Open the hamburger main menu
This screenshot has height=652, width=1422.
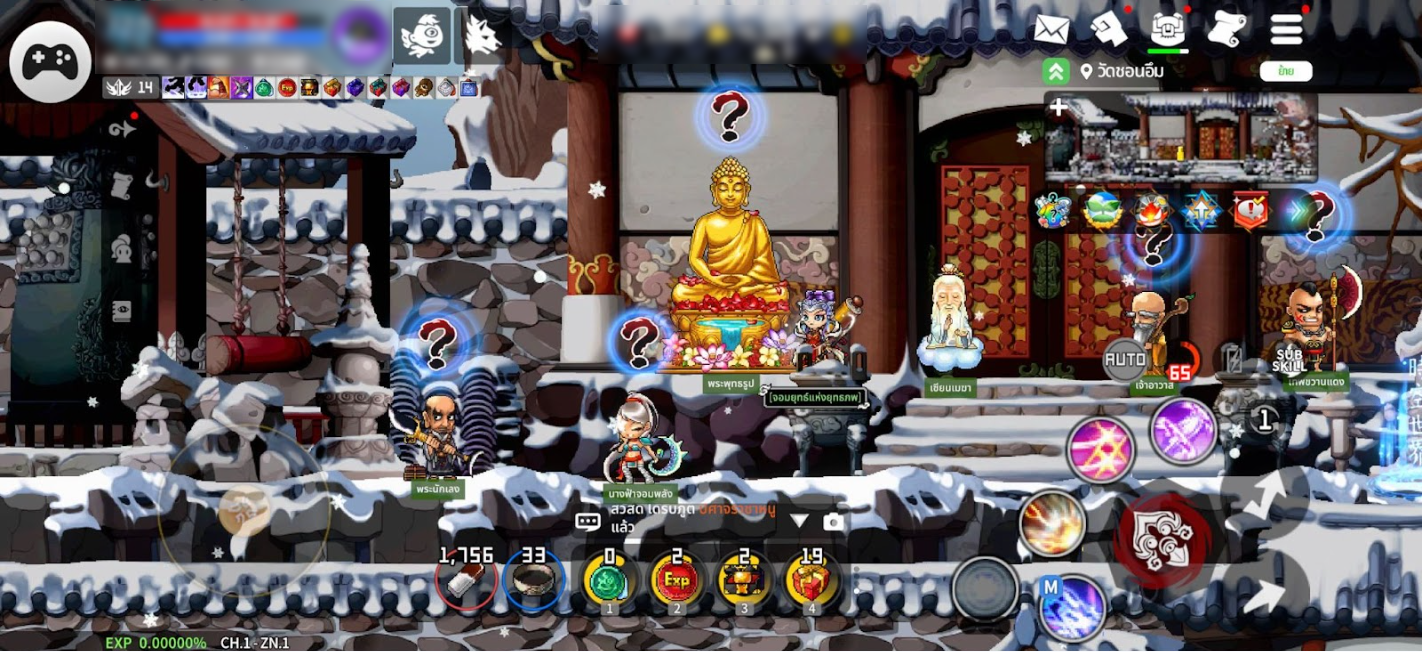point(1287,30)
